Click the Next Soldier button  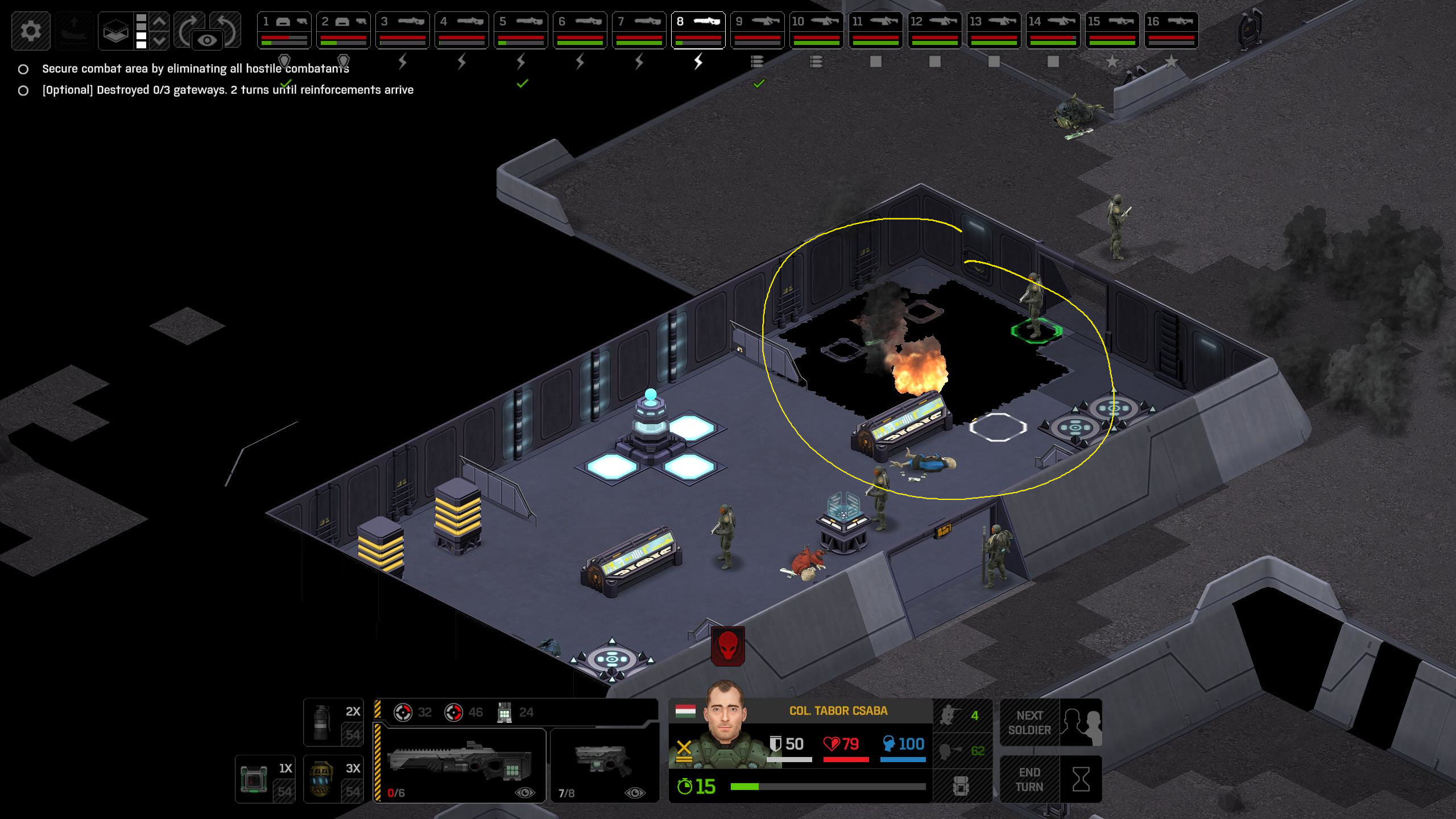1050,722
